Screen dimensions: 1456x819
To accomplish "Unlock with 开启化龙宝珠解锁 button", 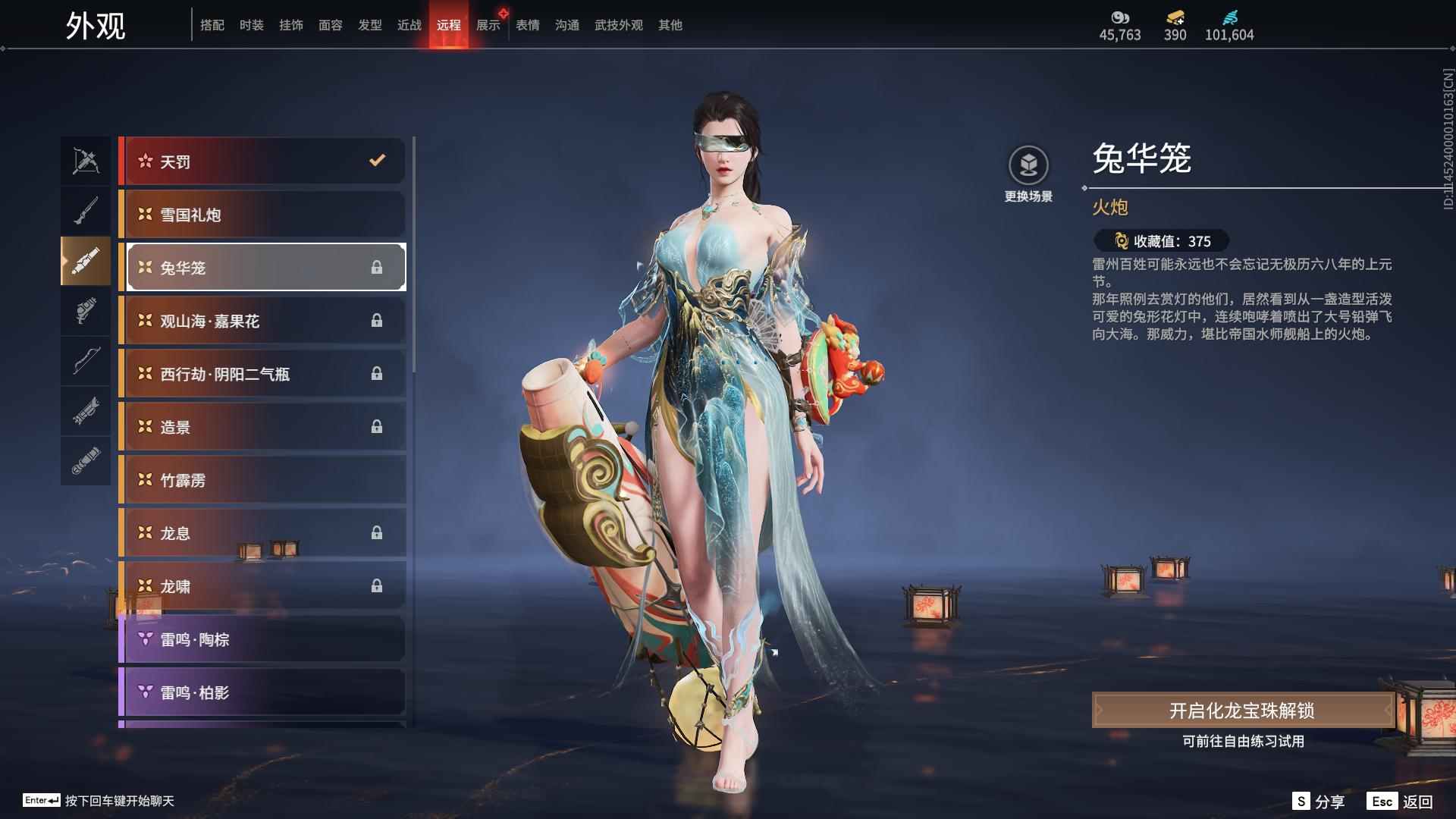I will pyautogui.click(x=1241, y=711).
